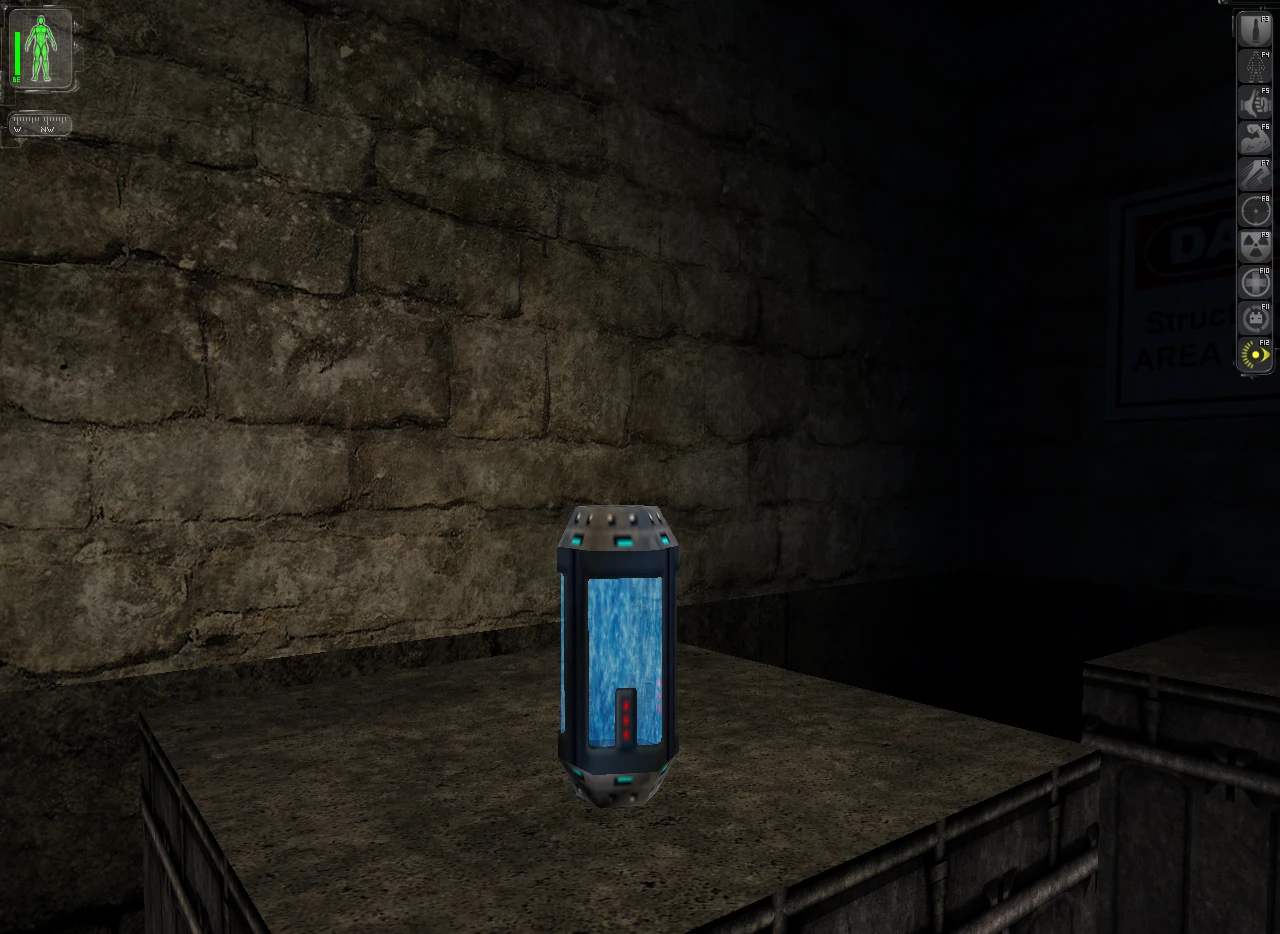This screenshot has height=934, width=1280.
Task: Activate the F11 energy recirculator augmentation icon
Action: pos(1255,318)
